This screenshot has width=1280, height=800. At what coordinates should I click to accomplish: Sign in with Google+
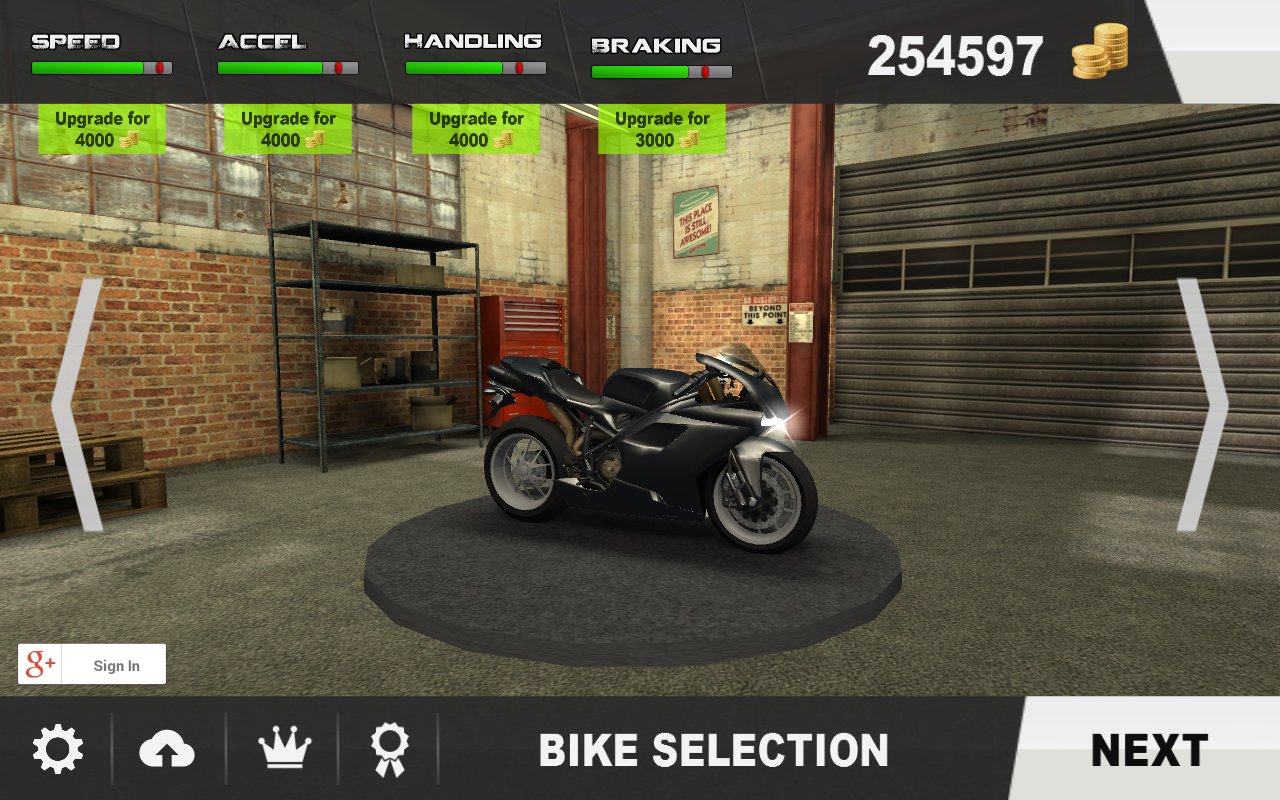(92, 665)
